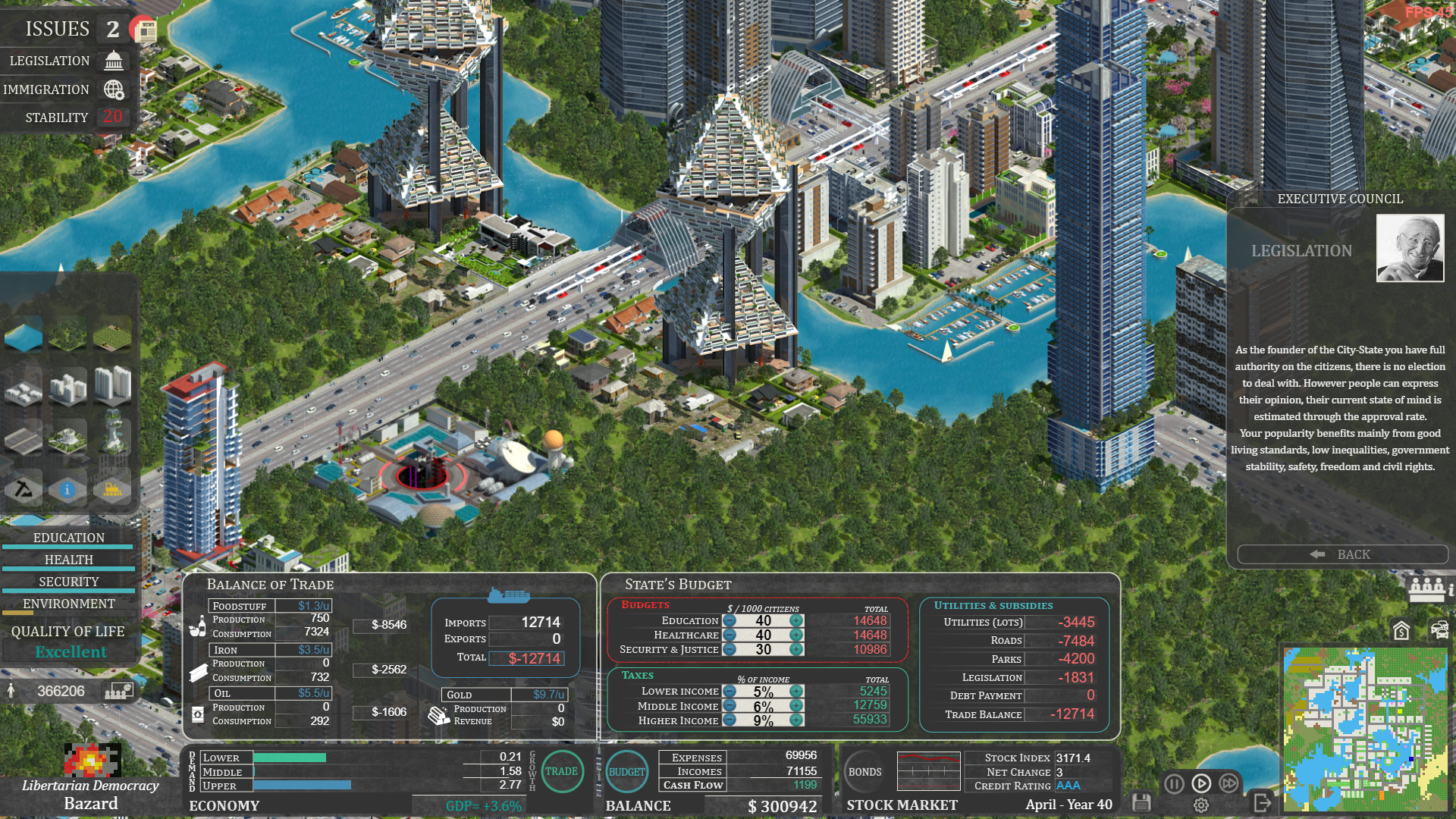Select the tree planting tool
This screenshot has height=819, width=1456.
click(x=67, y=336)
